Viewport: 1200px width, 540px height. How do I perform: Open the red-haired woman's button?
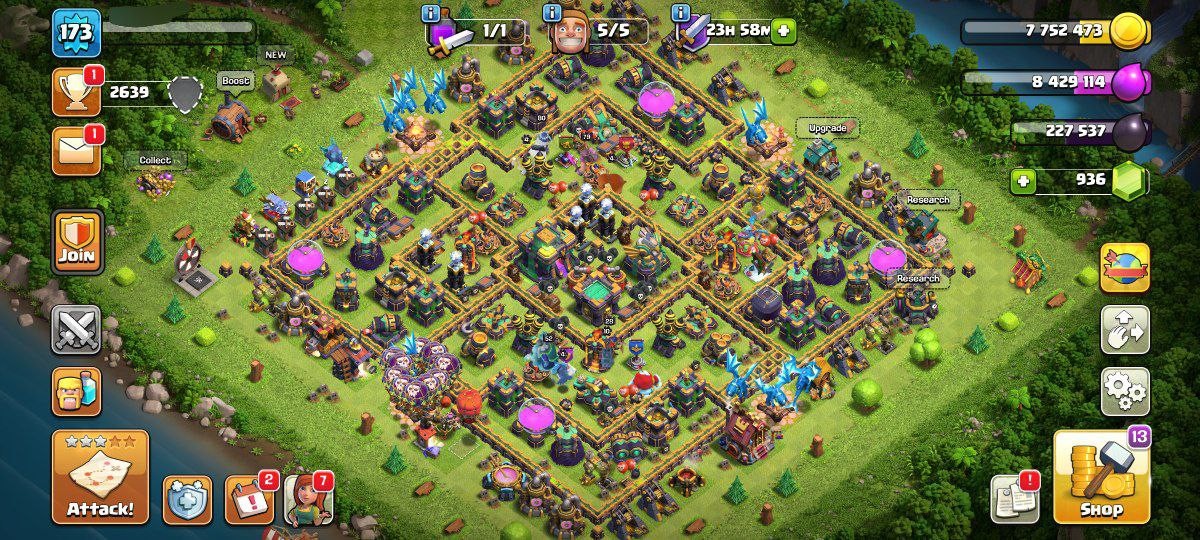pyautogui.click(x=308, y=499)
